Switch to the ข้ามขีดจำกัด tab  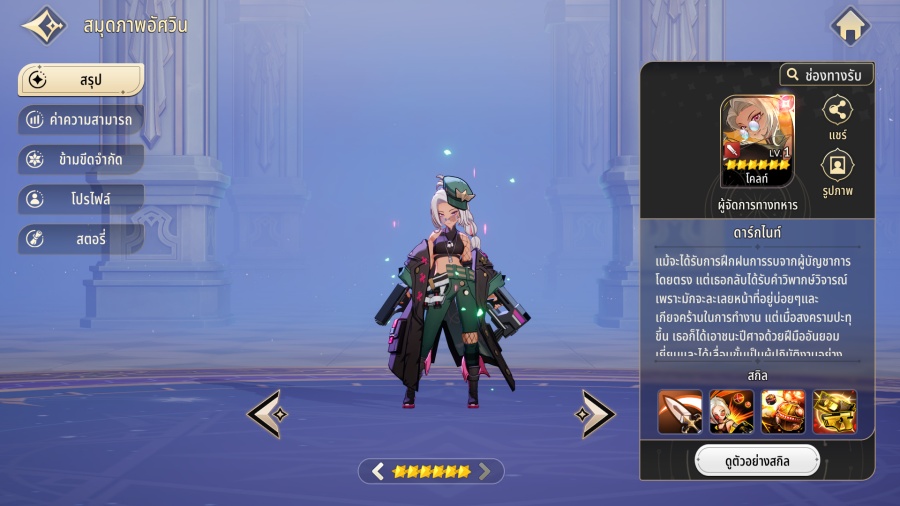tap(81, 159)
